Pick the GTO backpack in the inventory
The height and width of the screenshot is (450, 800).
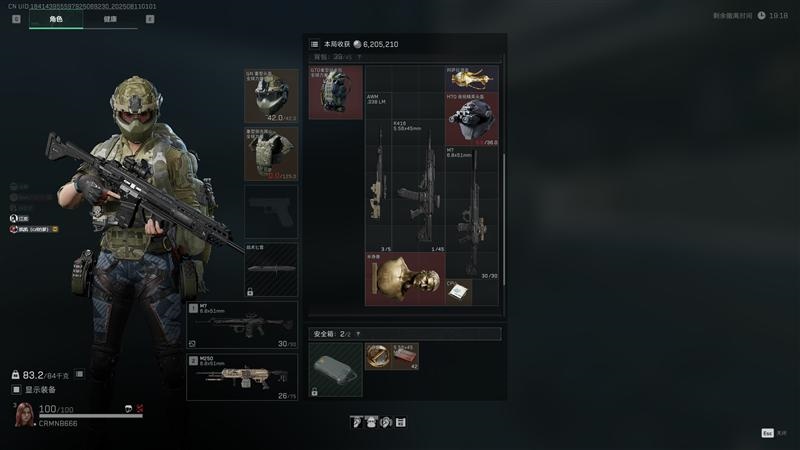point(335,93)
